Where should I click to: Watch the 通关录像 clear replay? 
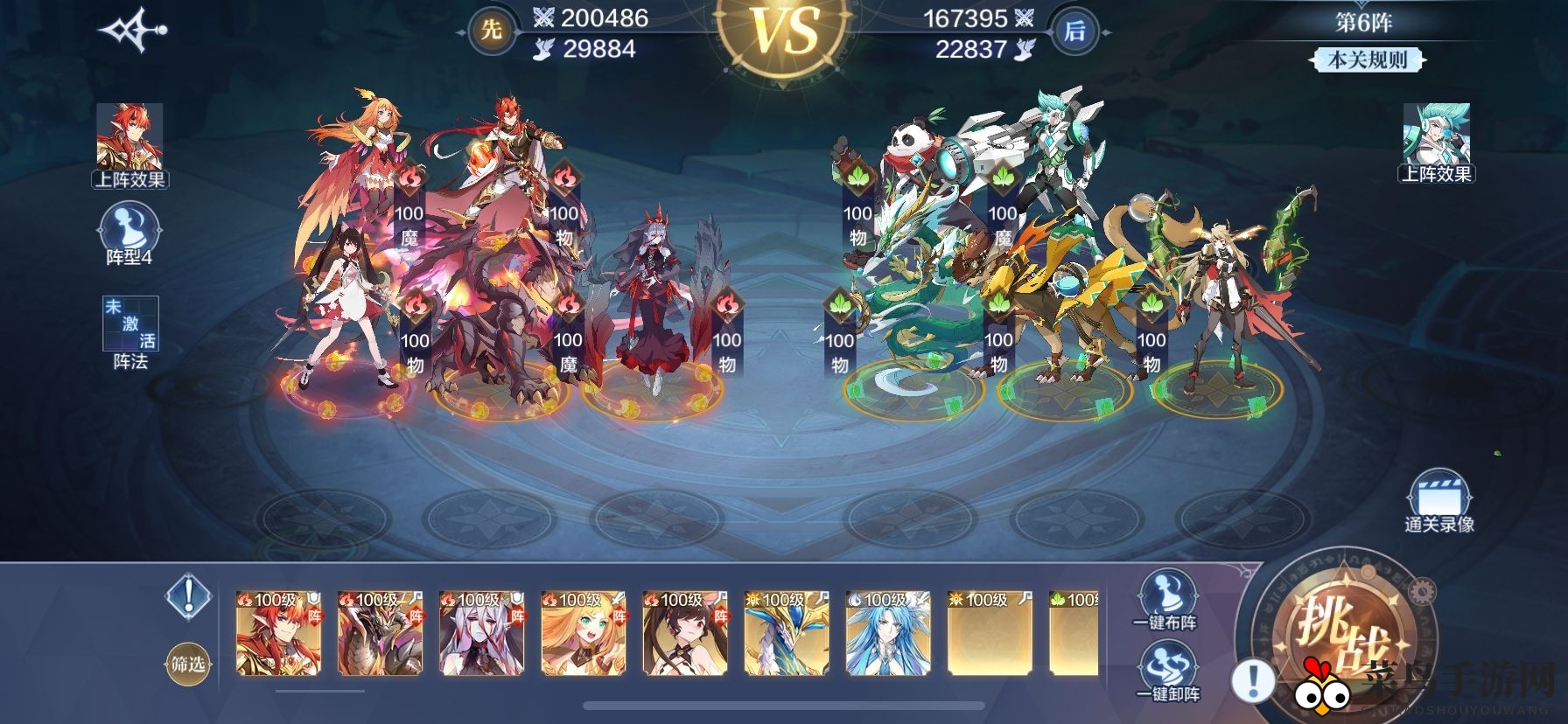tap(1438, 501)
